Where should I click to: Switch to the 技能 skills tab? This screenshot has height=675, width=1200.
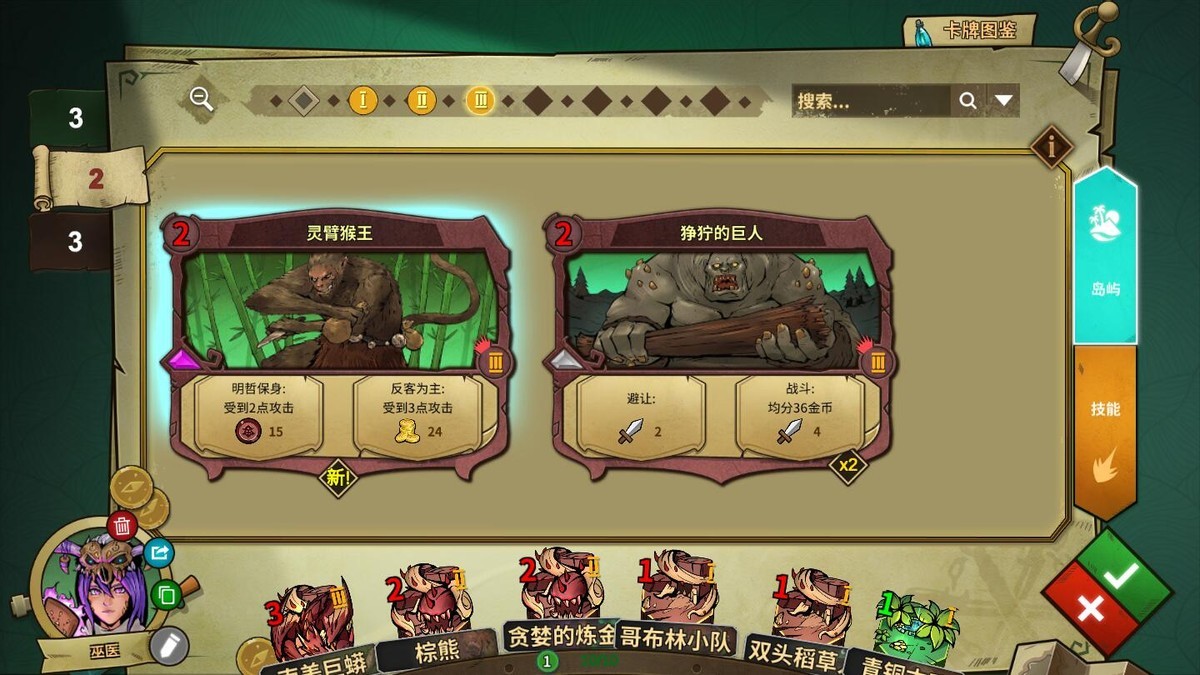pos(1105,430)
